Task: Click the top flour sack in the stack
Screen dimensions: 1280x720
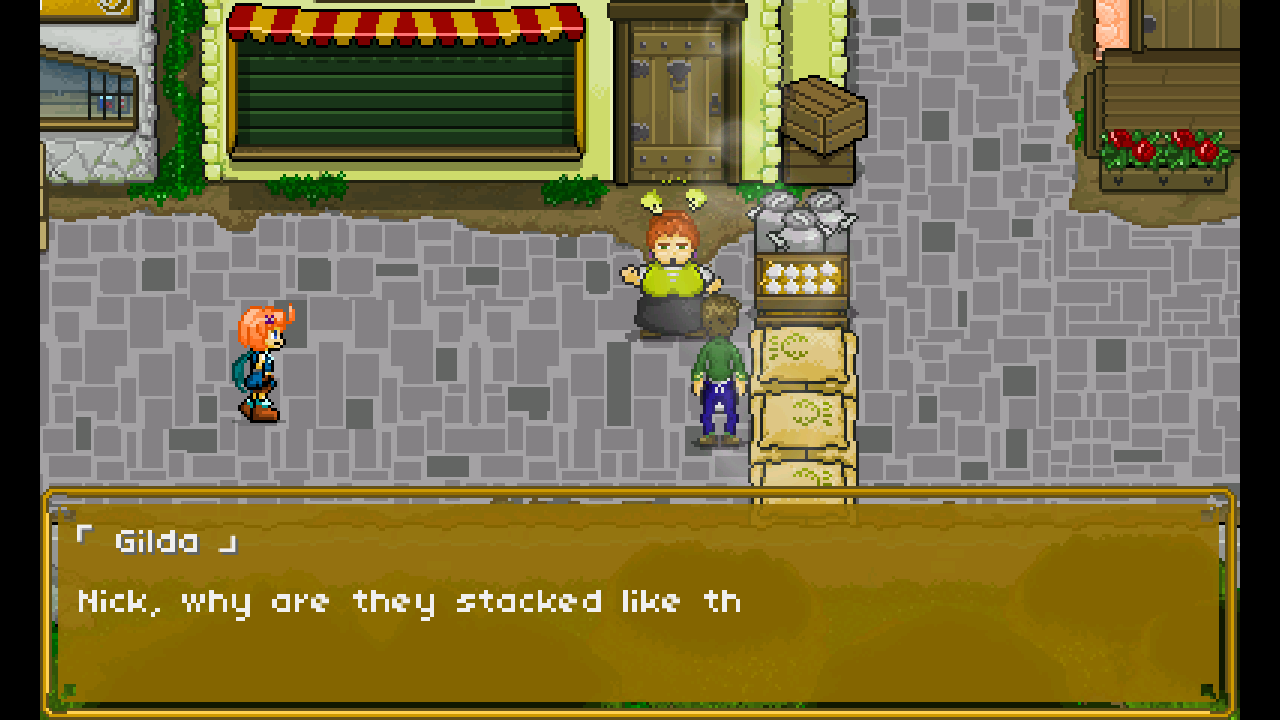Action: coord(800,350)
